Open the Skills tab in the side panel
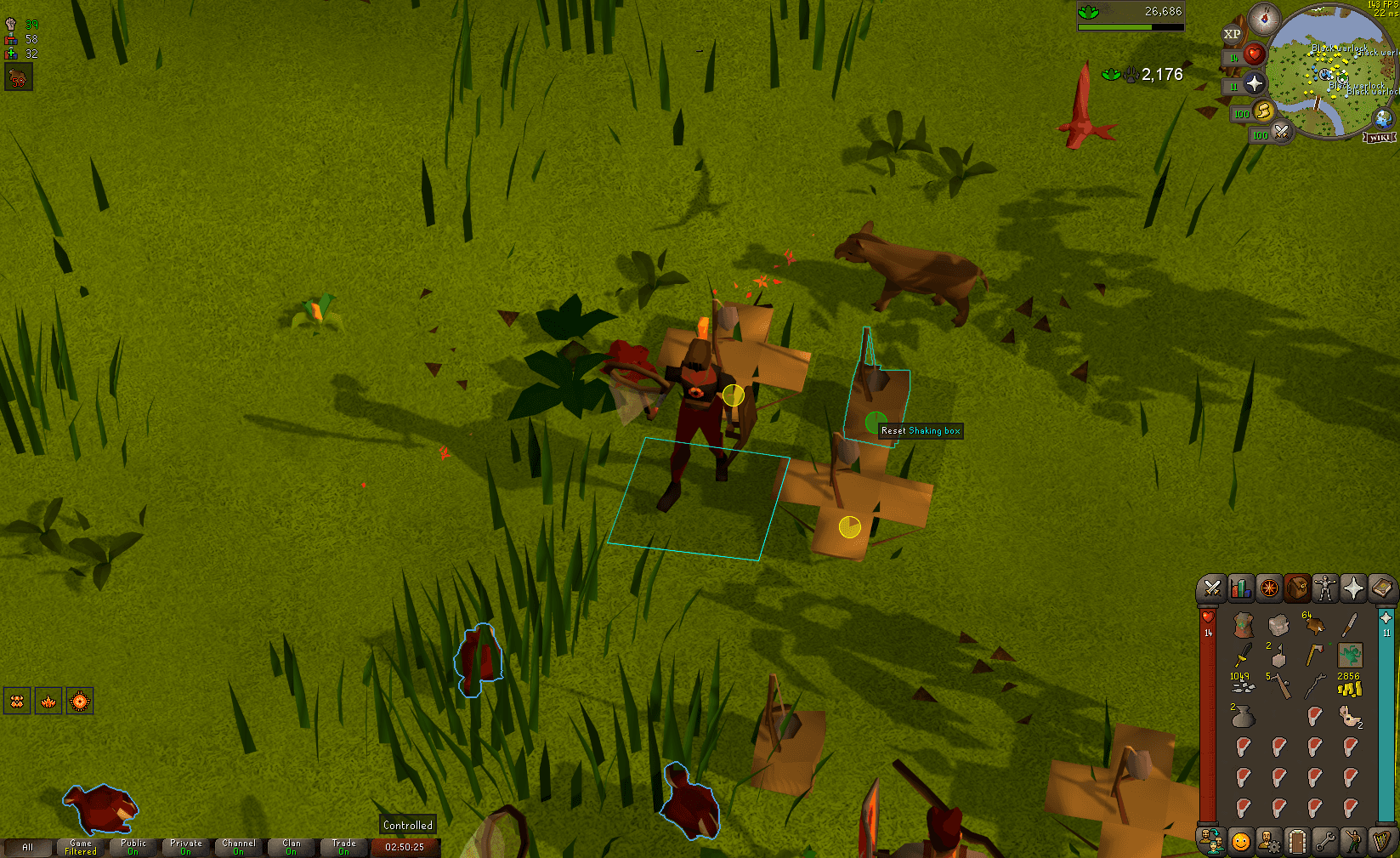Viewport: 1400px width, 858px height. (x=1240, y=588)
